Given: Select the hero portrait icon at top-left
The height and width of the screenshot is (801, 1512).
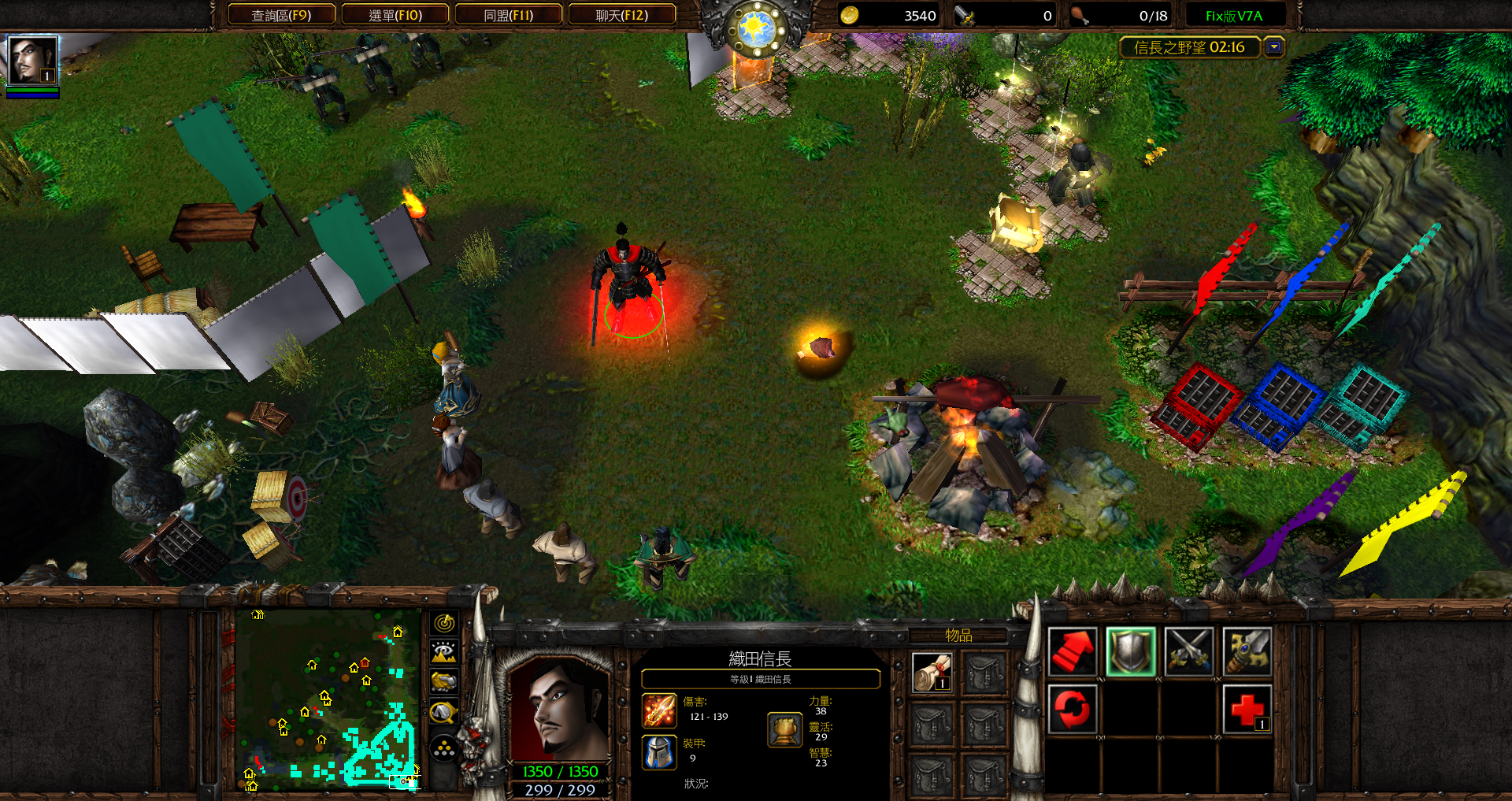Looking at the screenshot, I should 32,60.
